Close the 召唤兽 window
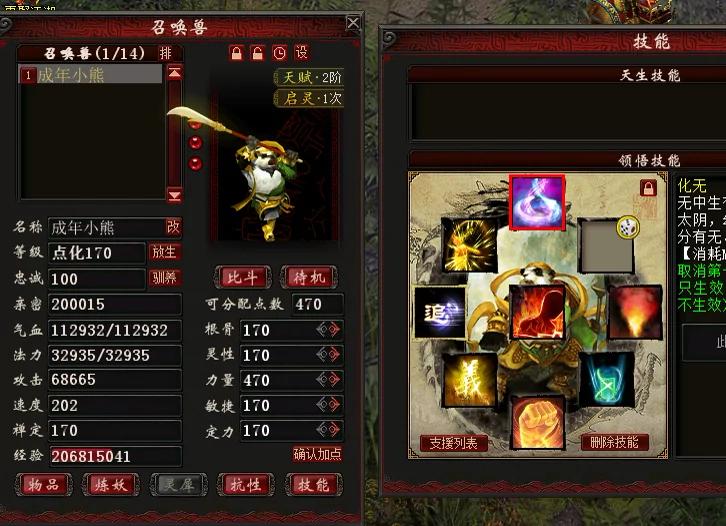The width and height of the screenshot is (726, 526). [x=353, y=22]
